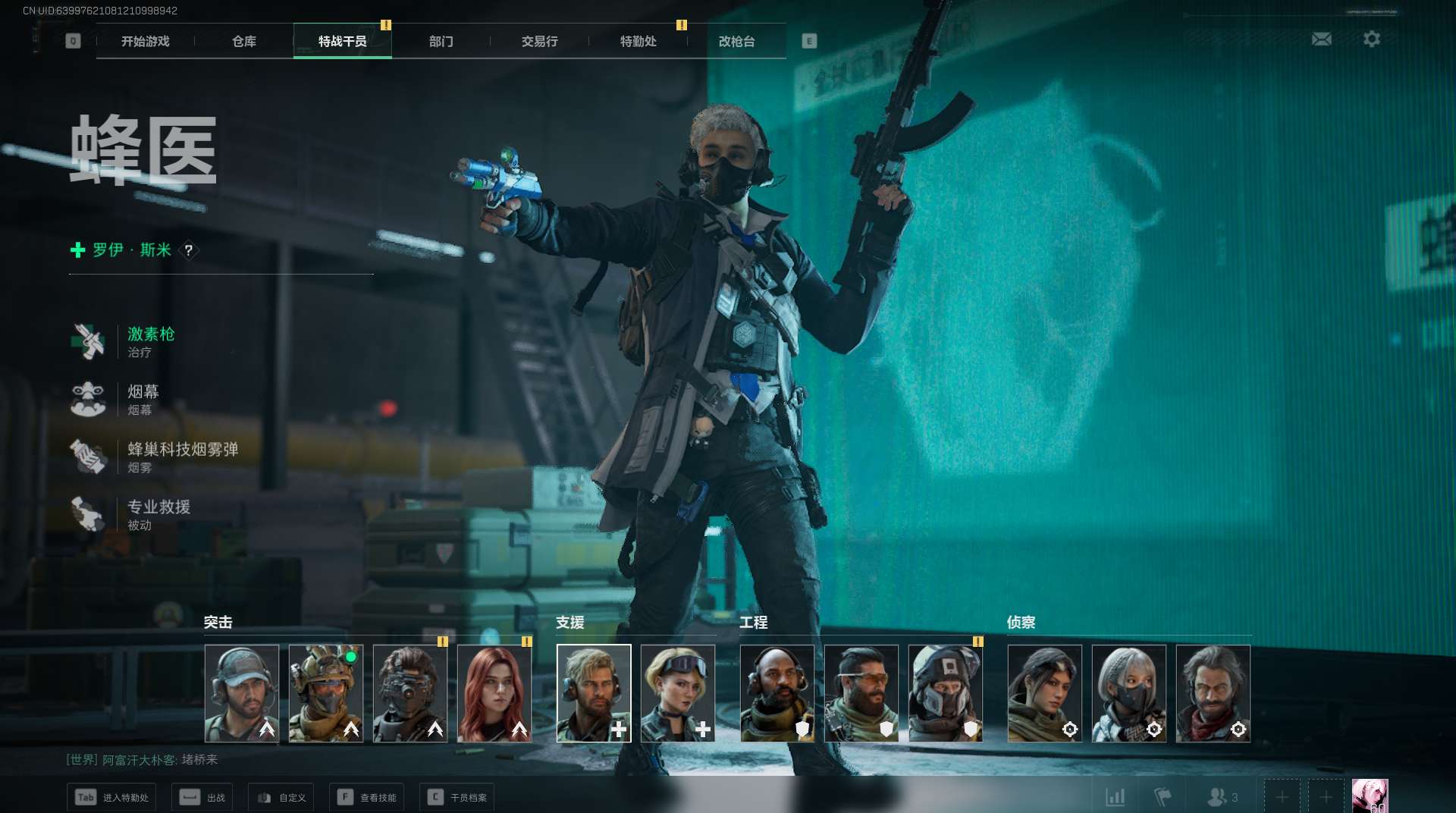Choose the white-haired masked recon operator
The image size is (1456, 813).
click(x=1128, y=693)
